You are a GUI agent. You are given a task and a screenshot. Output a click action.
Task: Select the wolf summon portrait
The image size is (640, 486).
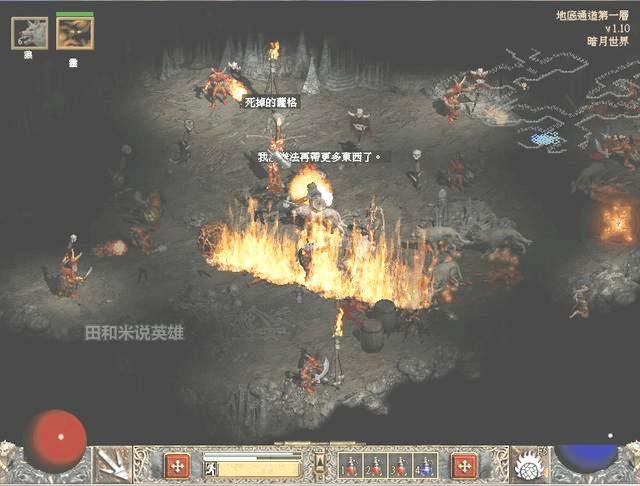click(x=29, y=33)
